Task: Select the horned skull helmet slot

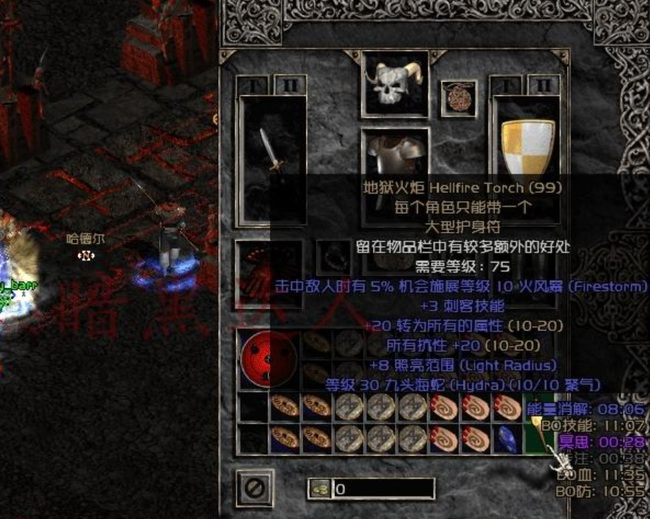Action: tap(395, 85)
